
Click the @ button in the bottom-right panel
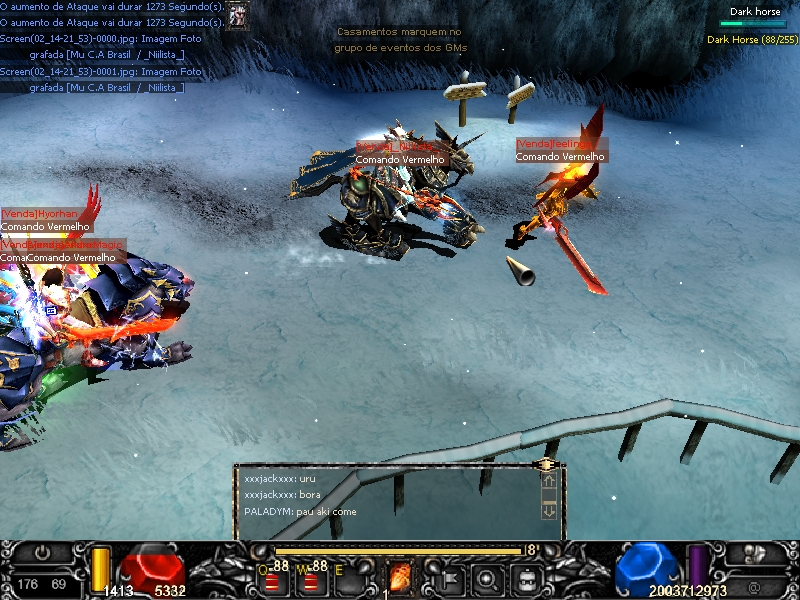(752, 586)
